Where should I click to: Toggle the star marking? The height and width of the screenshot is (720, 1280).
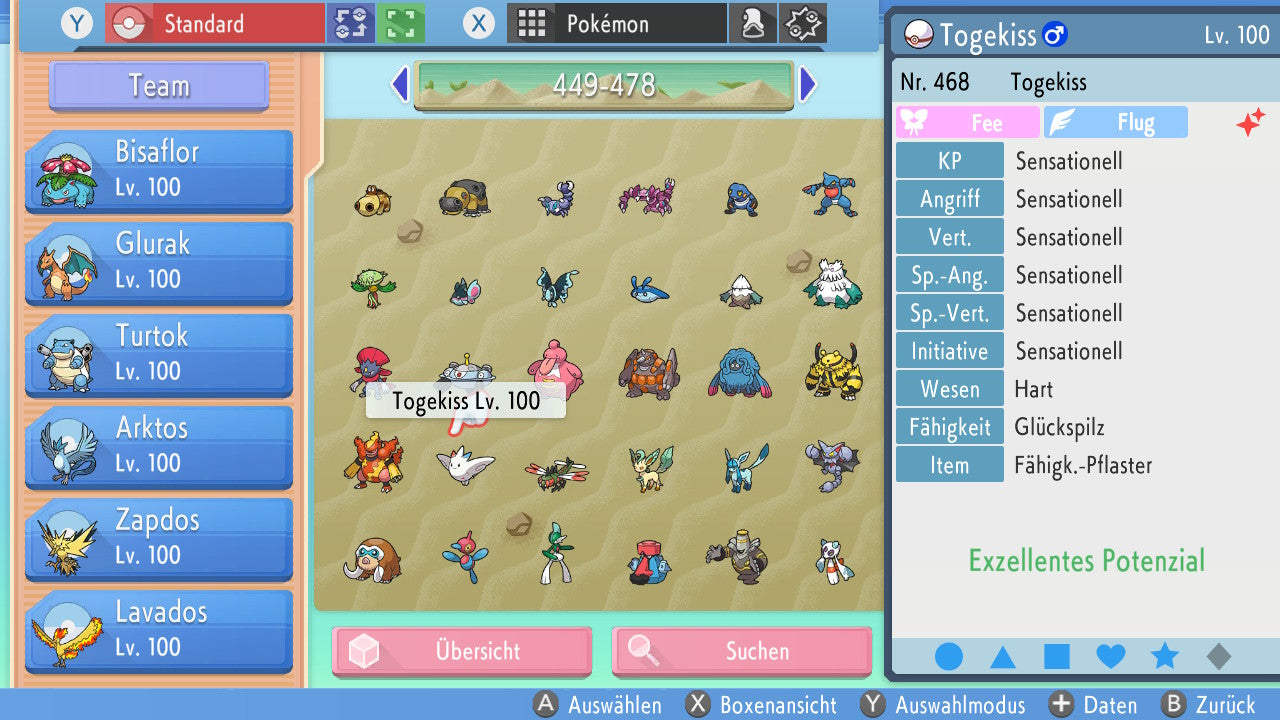(1165, 657)
